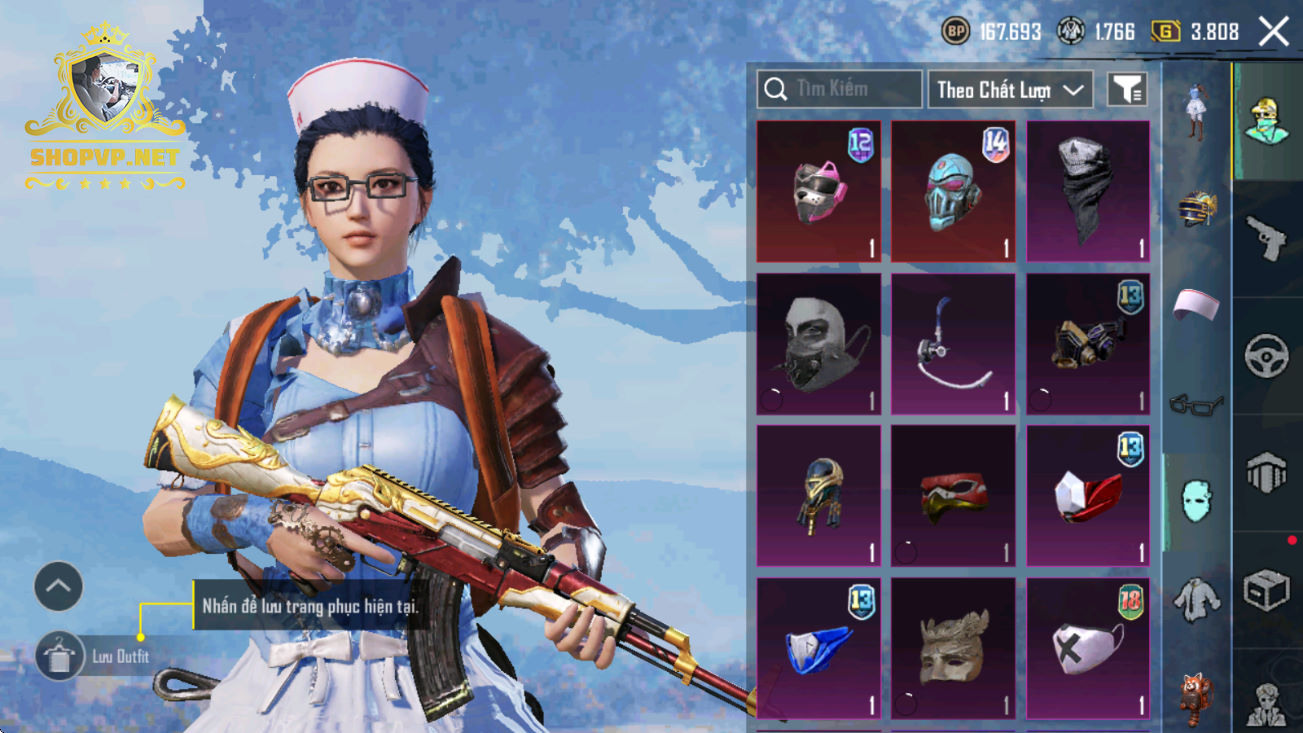1303x733 pixels.
Task: Choose the golden leaf face mask
Action: coord(953,648)
